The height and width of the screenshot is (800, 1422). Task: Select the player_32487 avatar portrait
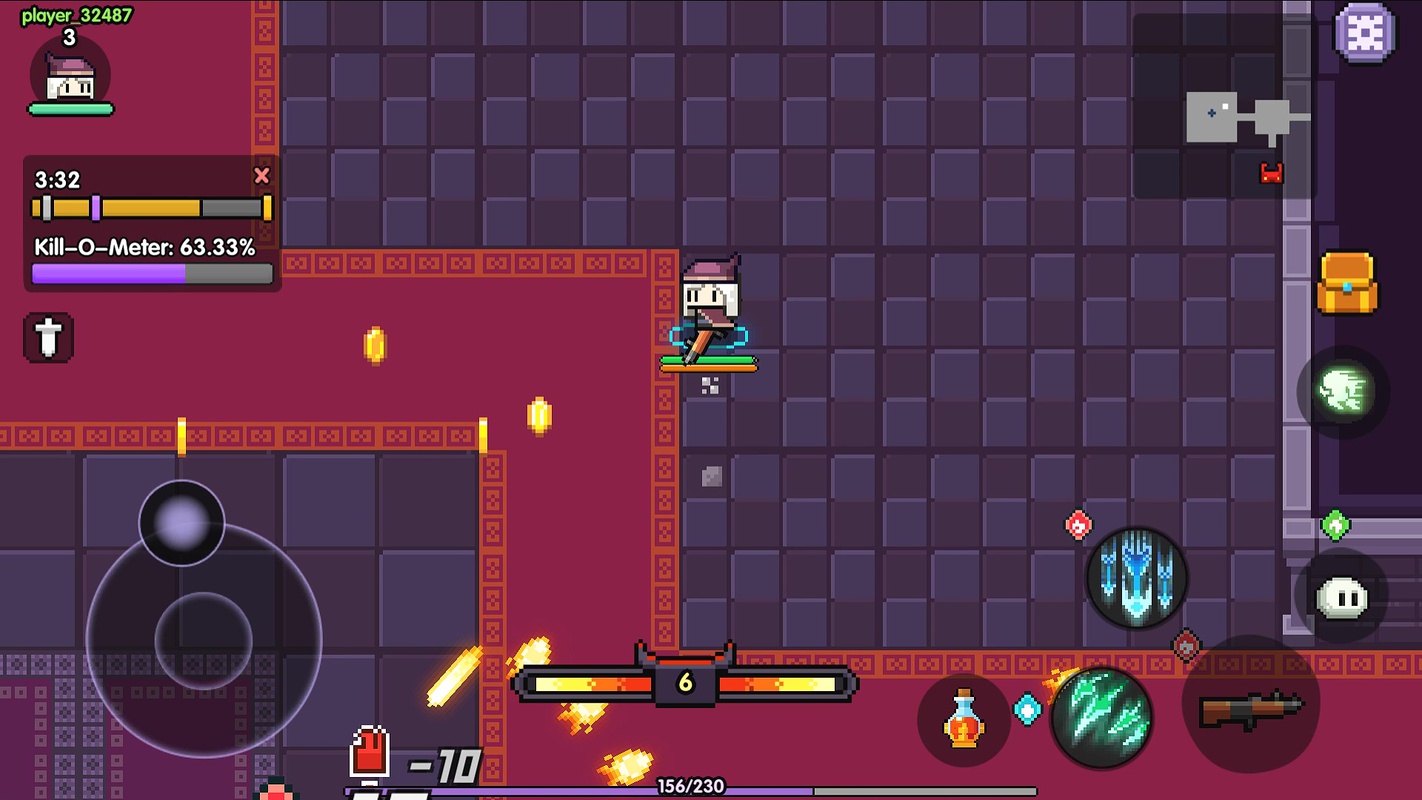tap(70, 77)
